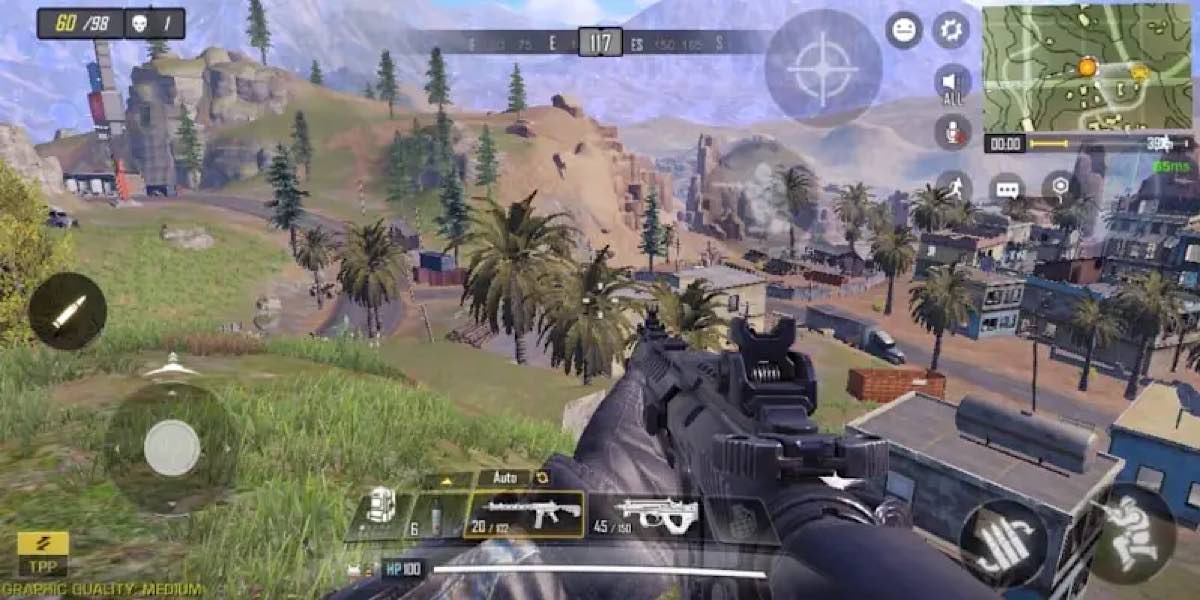
Task: Tap the bullet fire button
Action: tap(67, 311)
